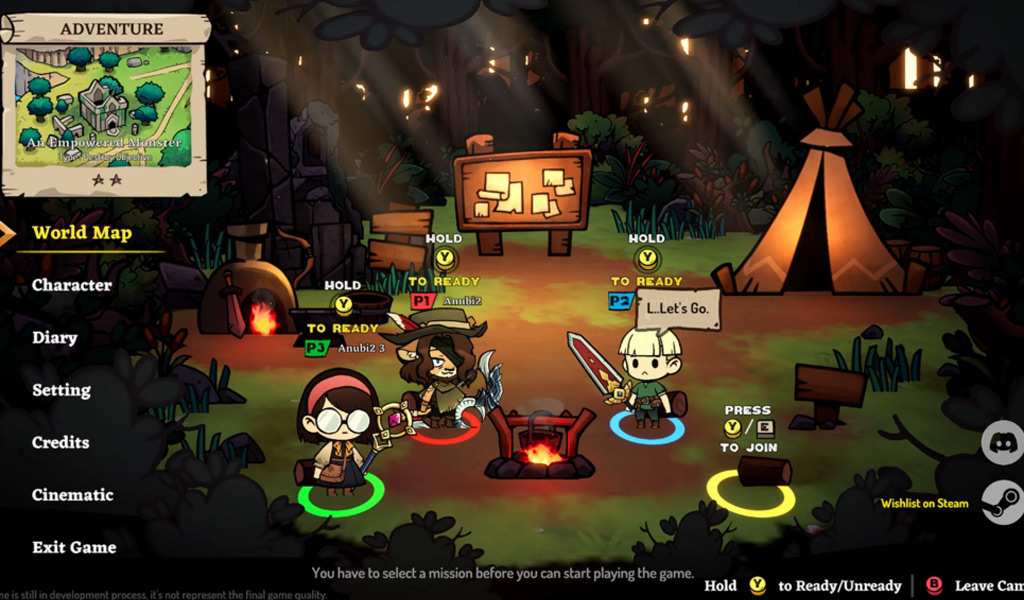Follow the Wishlist on Steam link
This screenshot has height=600, width=1024.
click(924, 503)
